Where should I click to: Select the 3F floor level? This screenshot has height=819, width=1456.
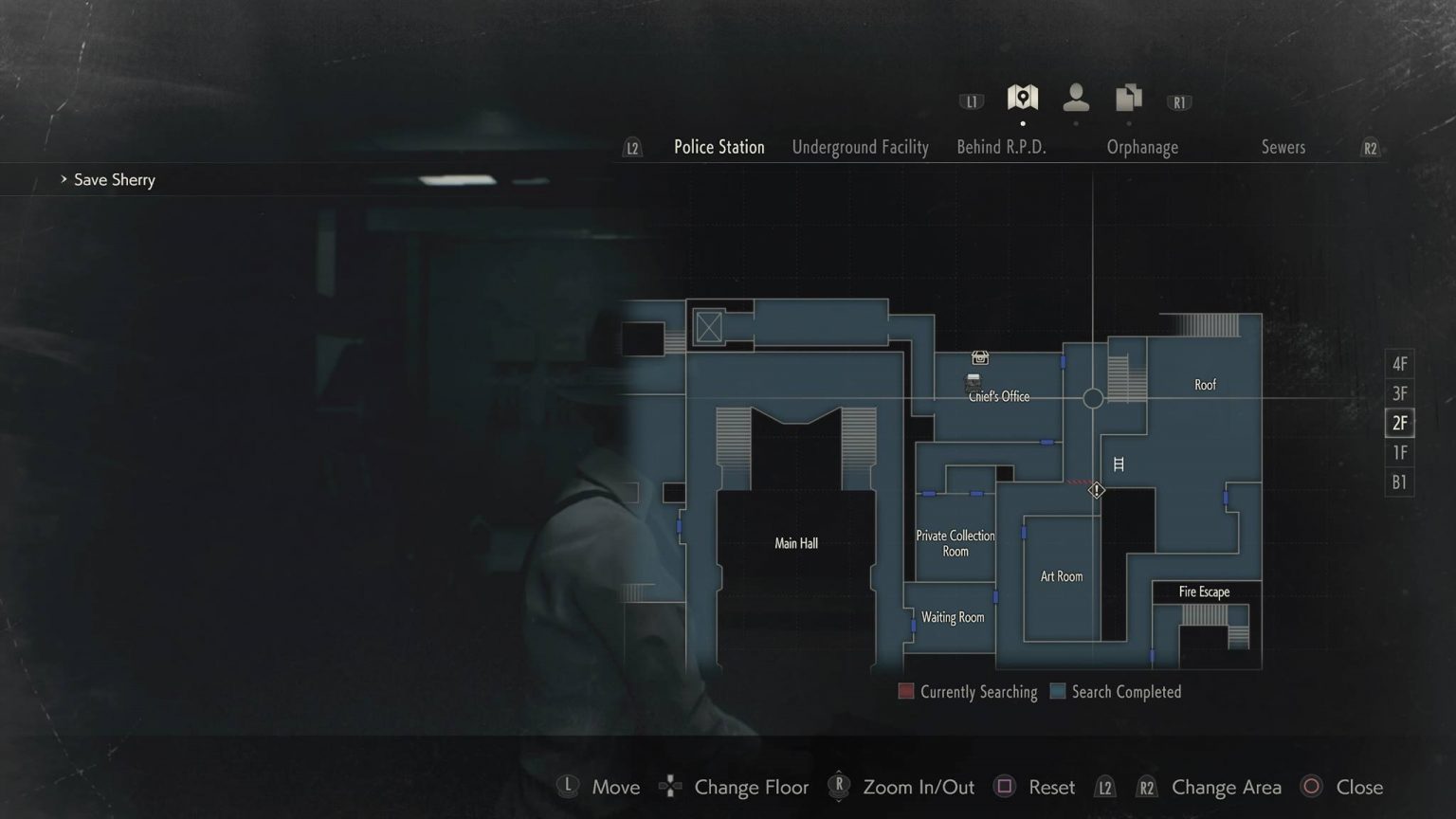[1399, 392]
